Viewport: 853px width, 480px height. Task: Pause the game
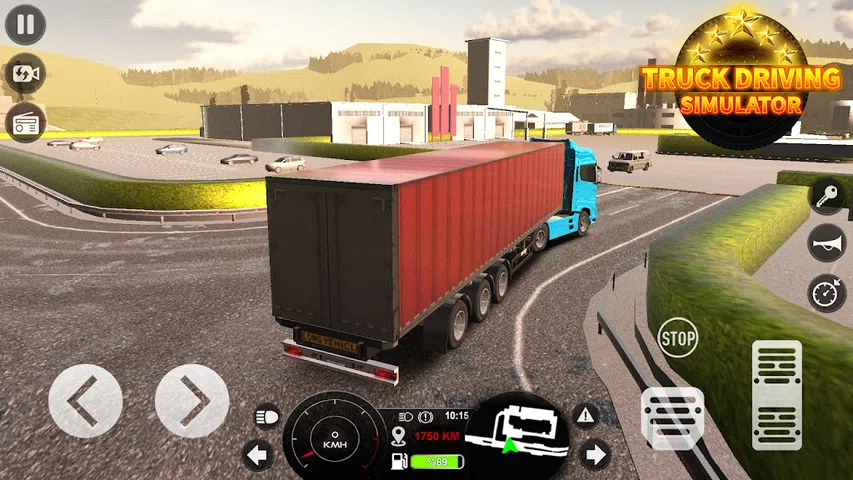25,25
